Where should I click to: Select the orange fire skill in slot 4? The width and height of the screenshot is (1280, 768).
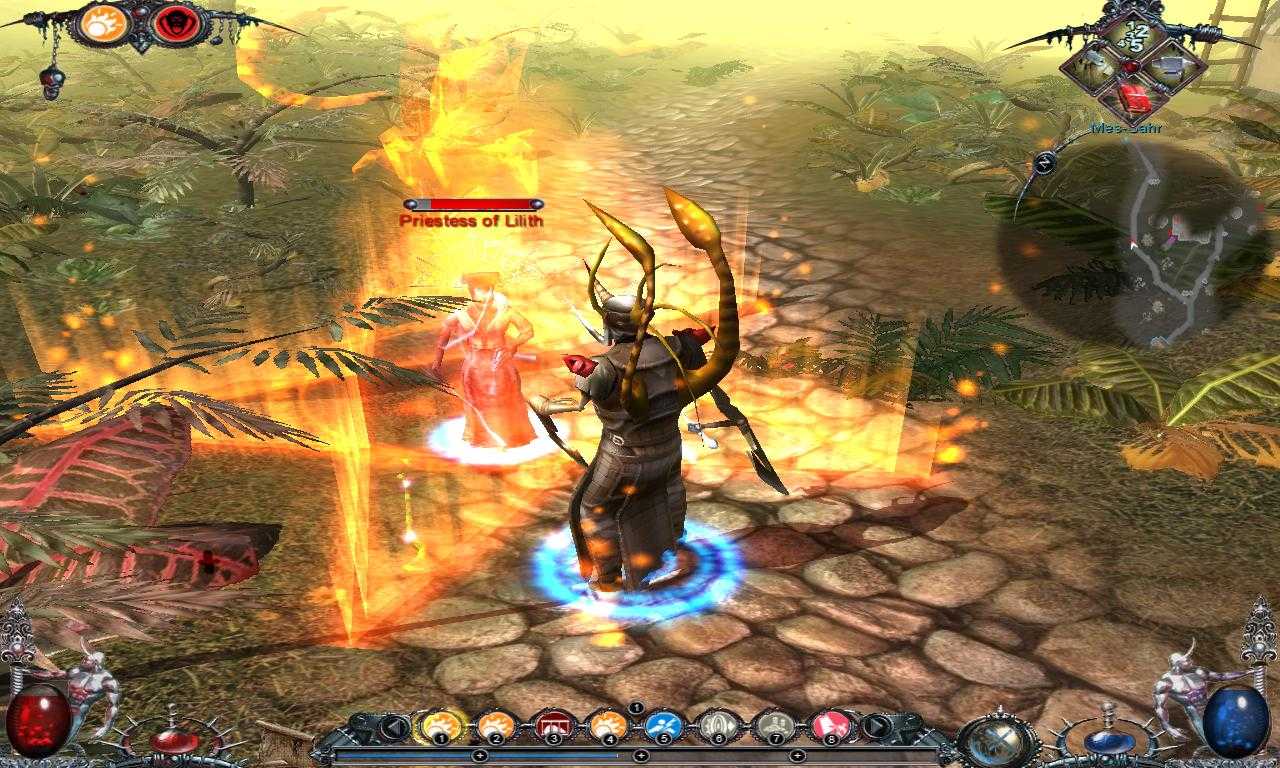pos(610,725)
